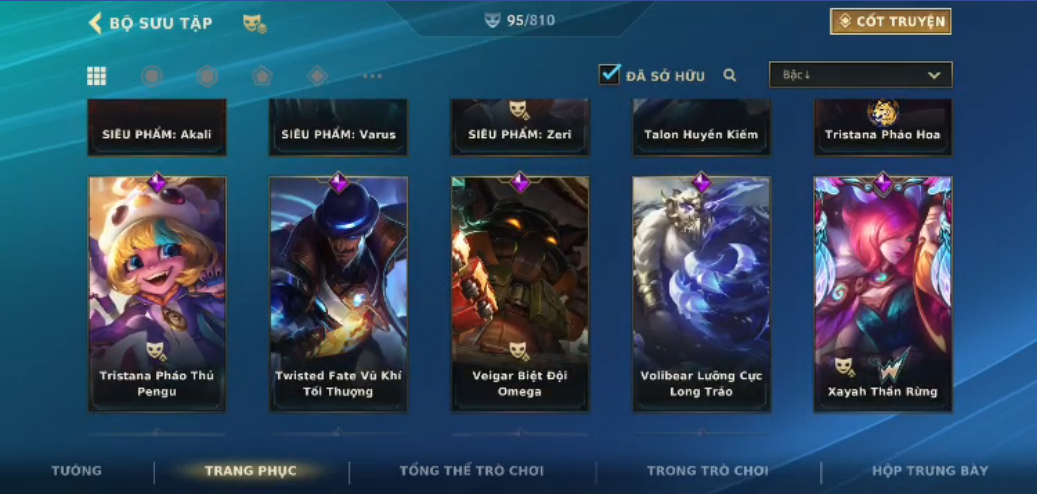1037x494 pixels.
Task: Select SIÊU PHẨM: Akali skin card
Action: pos(157,128)
